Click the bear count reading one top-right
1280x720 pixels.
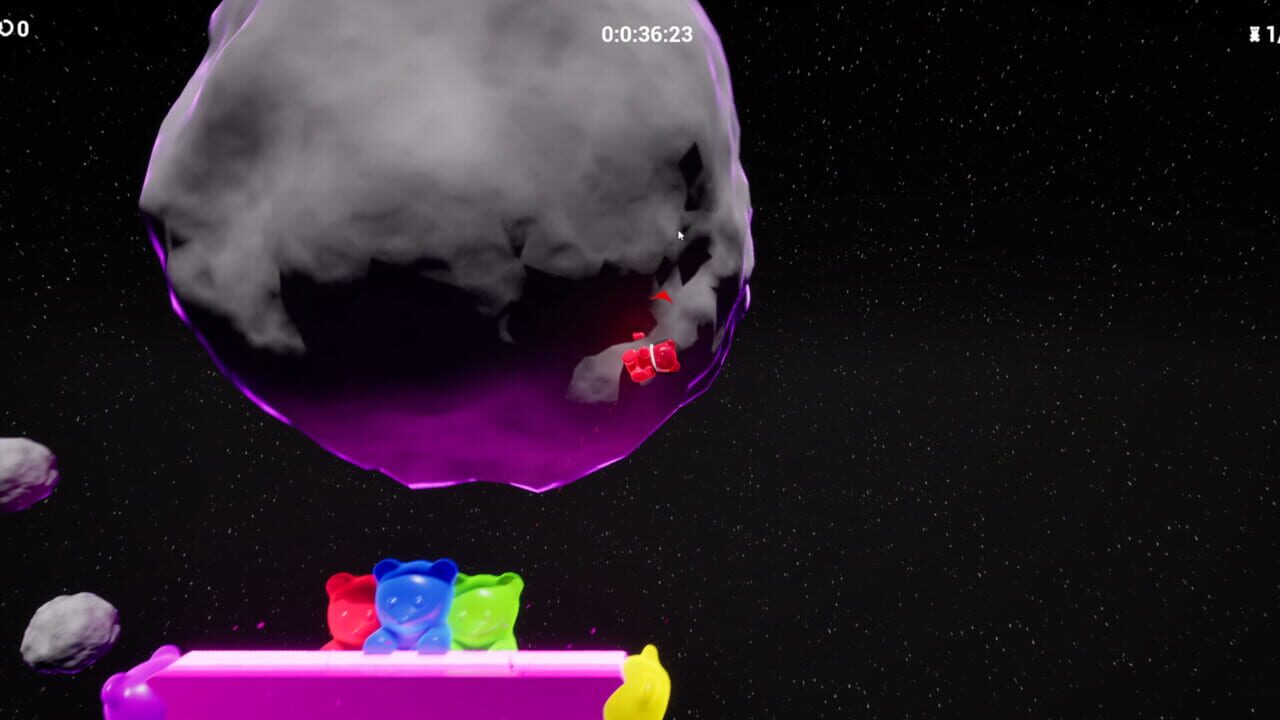pyautogui.click(x=1272, y=33)
